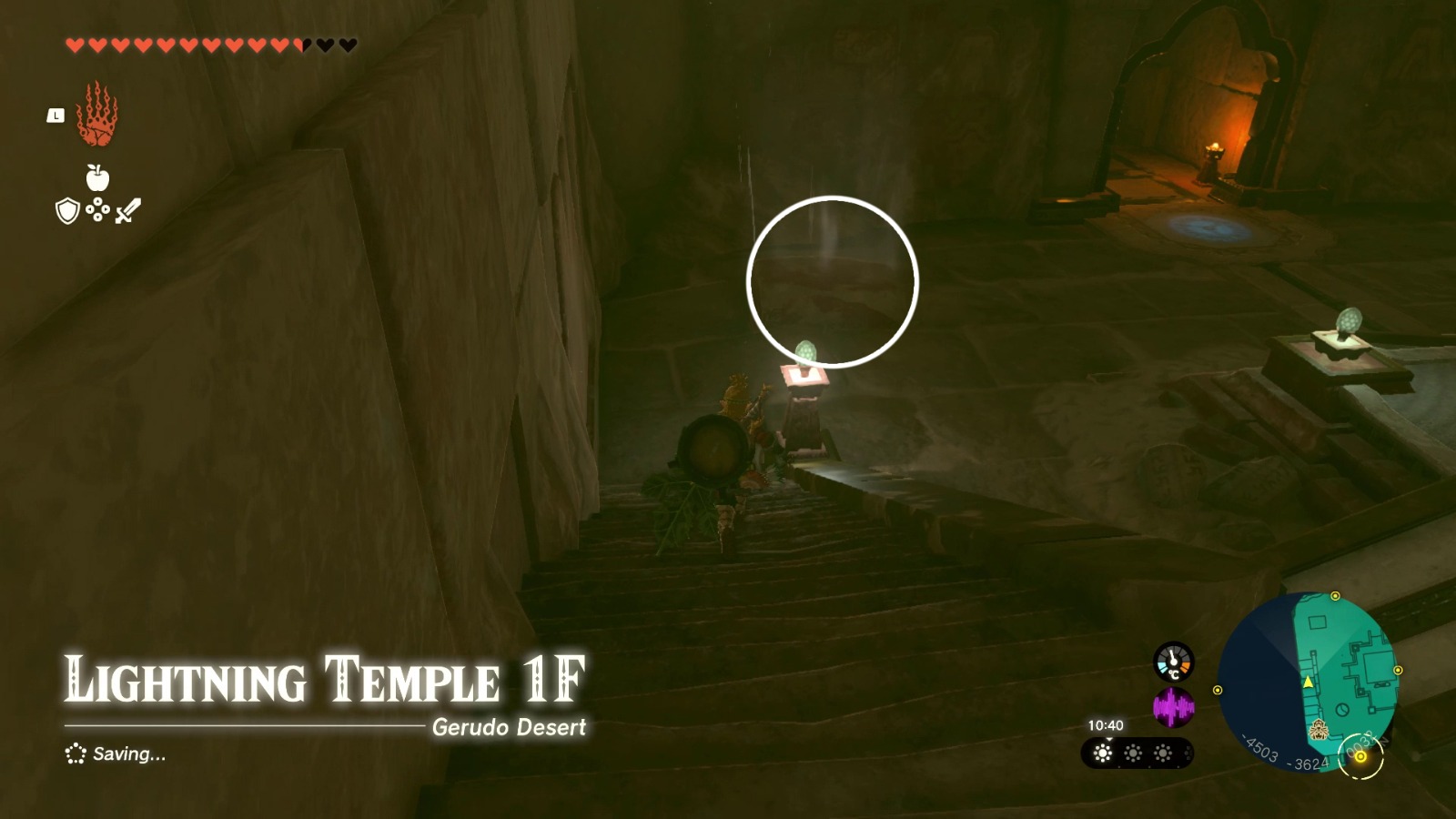Click the Lightning Temple 1F title text
1456x819 pixels.
pos(323,678)
